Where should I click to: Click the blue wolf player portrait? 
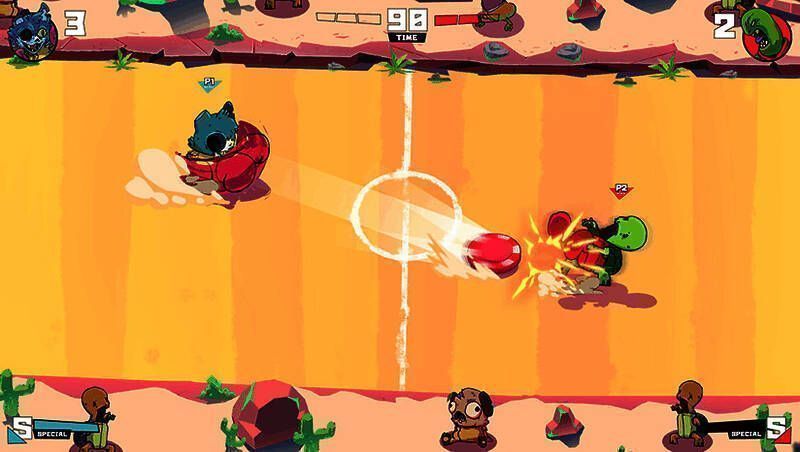click(x=32, y=30)
